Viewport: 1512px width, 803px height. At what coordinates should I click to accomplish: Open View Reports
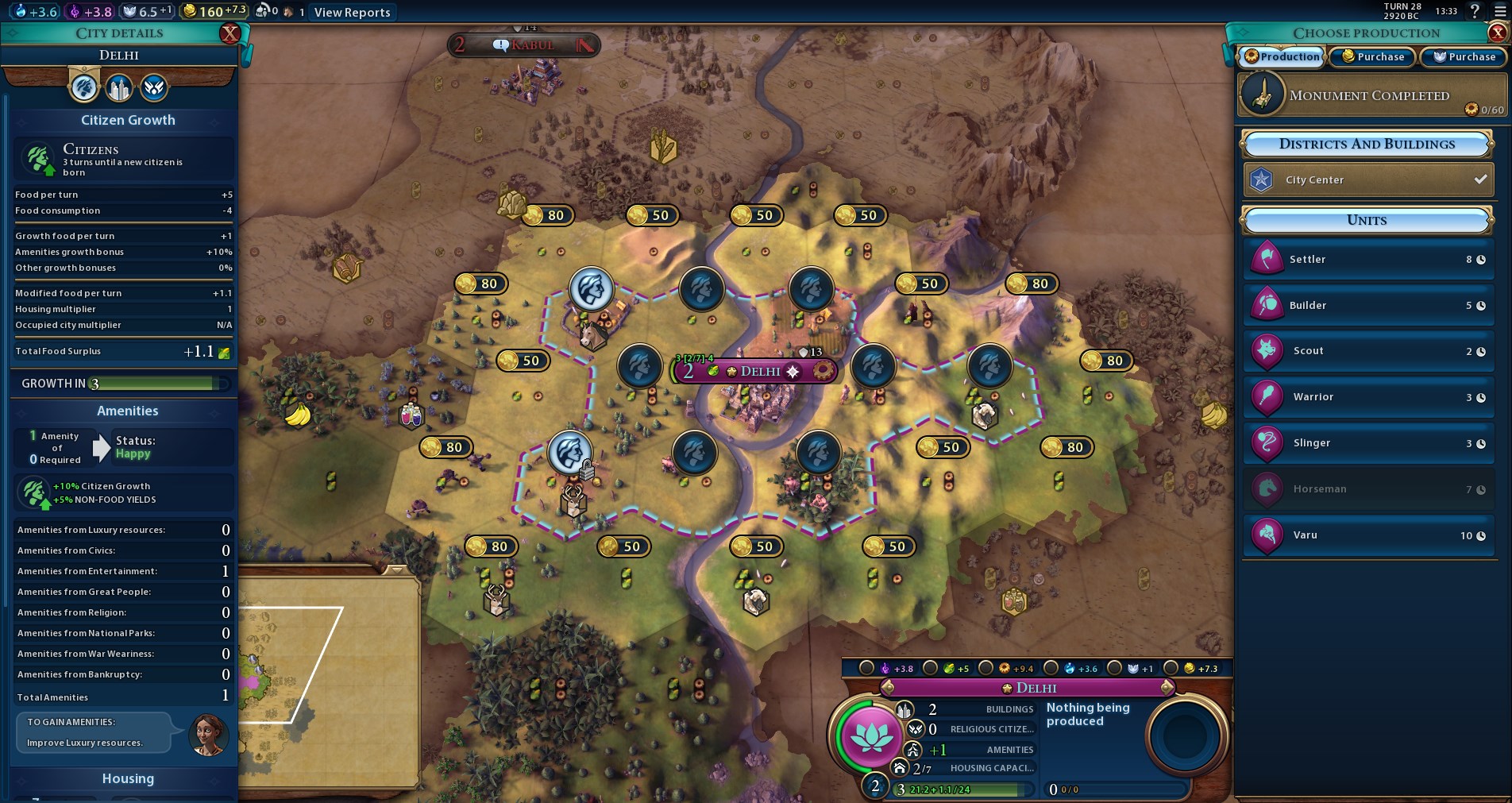tap(352, 12)
